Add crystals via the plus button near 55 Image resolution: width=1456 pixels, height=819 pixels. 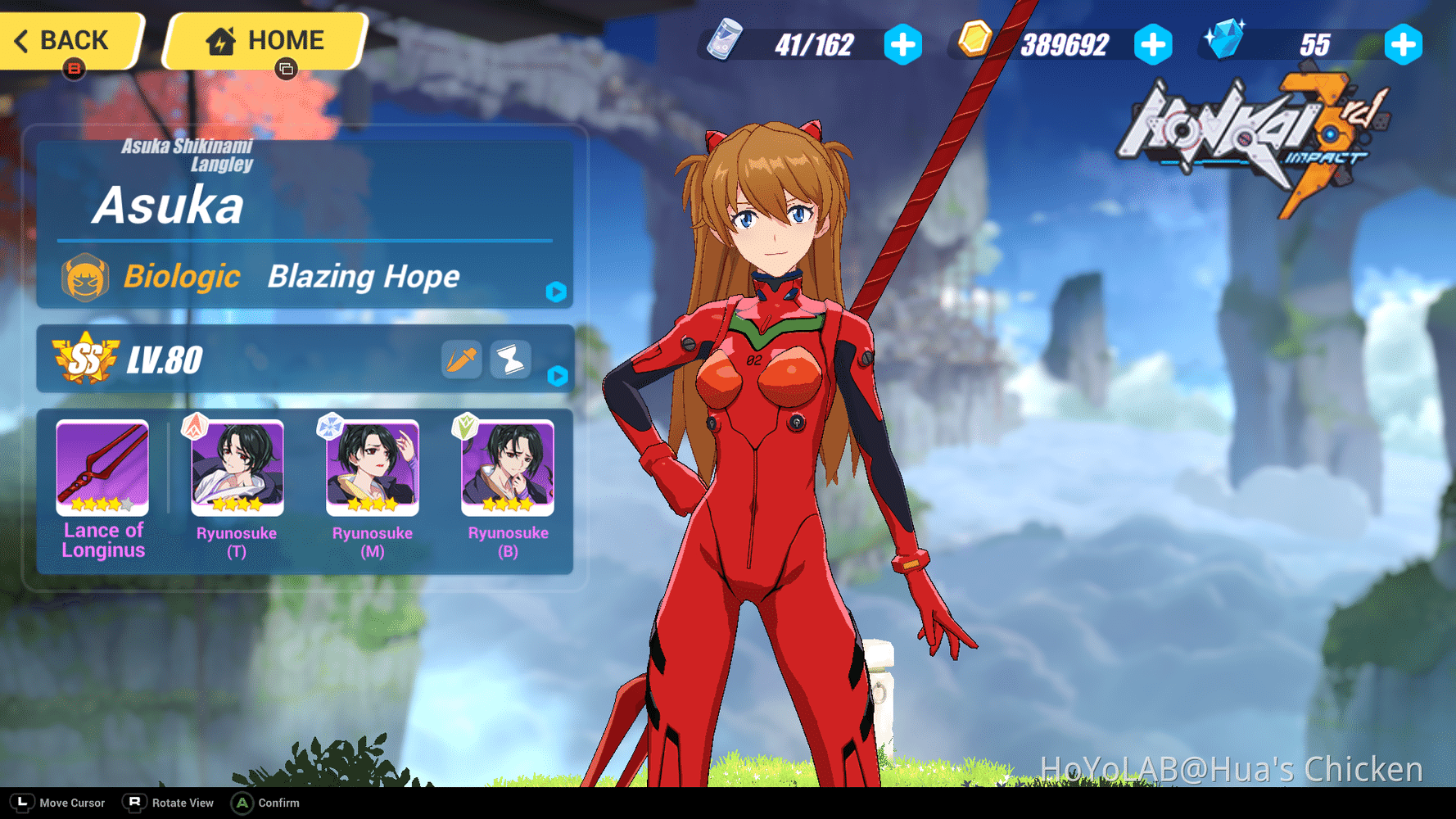1404,47
